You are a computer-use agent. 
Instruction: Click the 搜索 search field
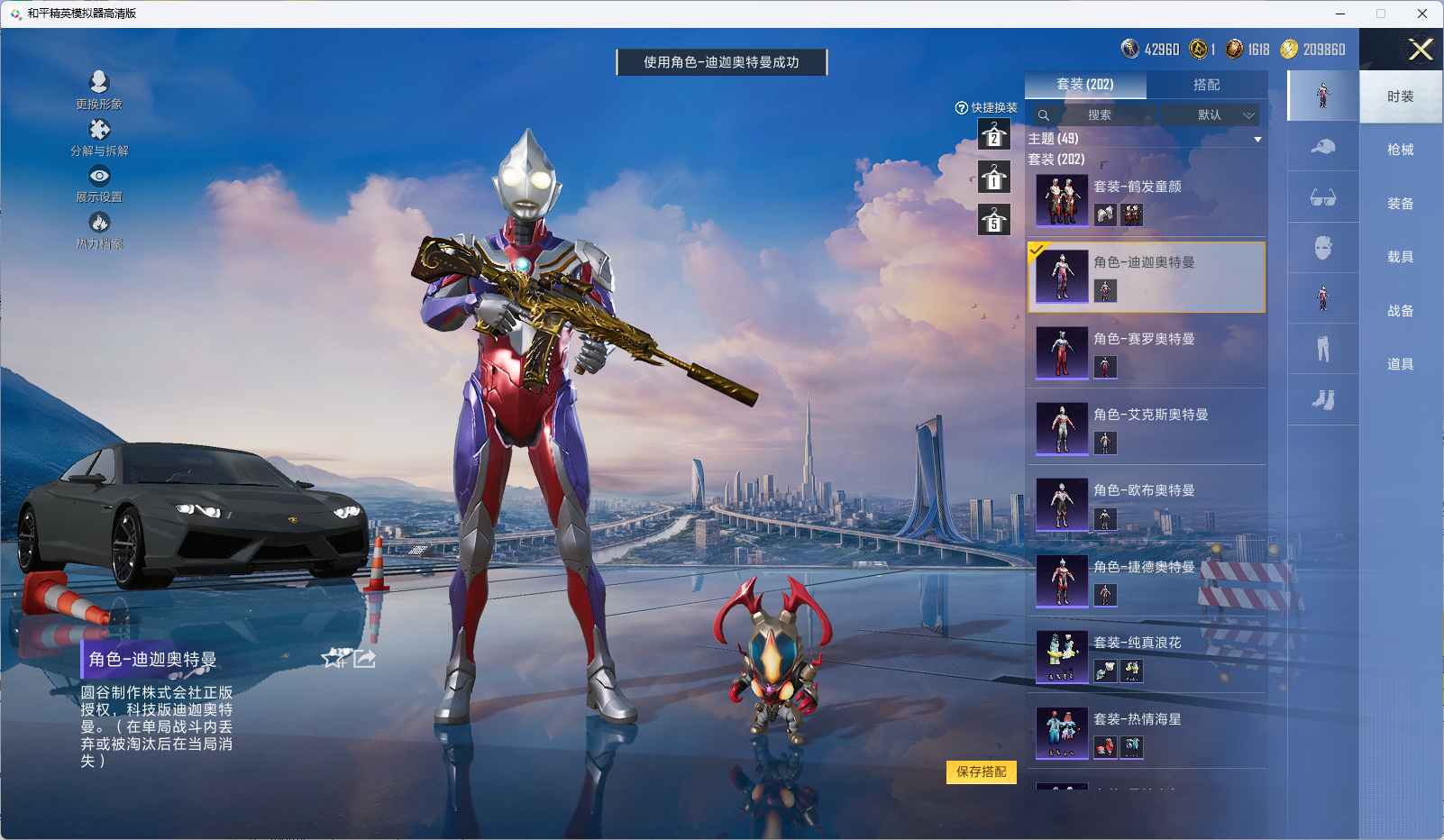click(1099, 115)
